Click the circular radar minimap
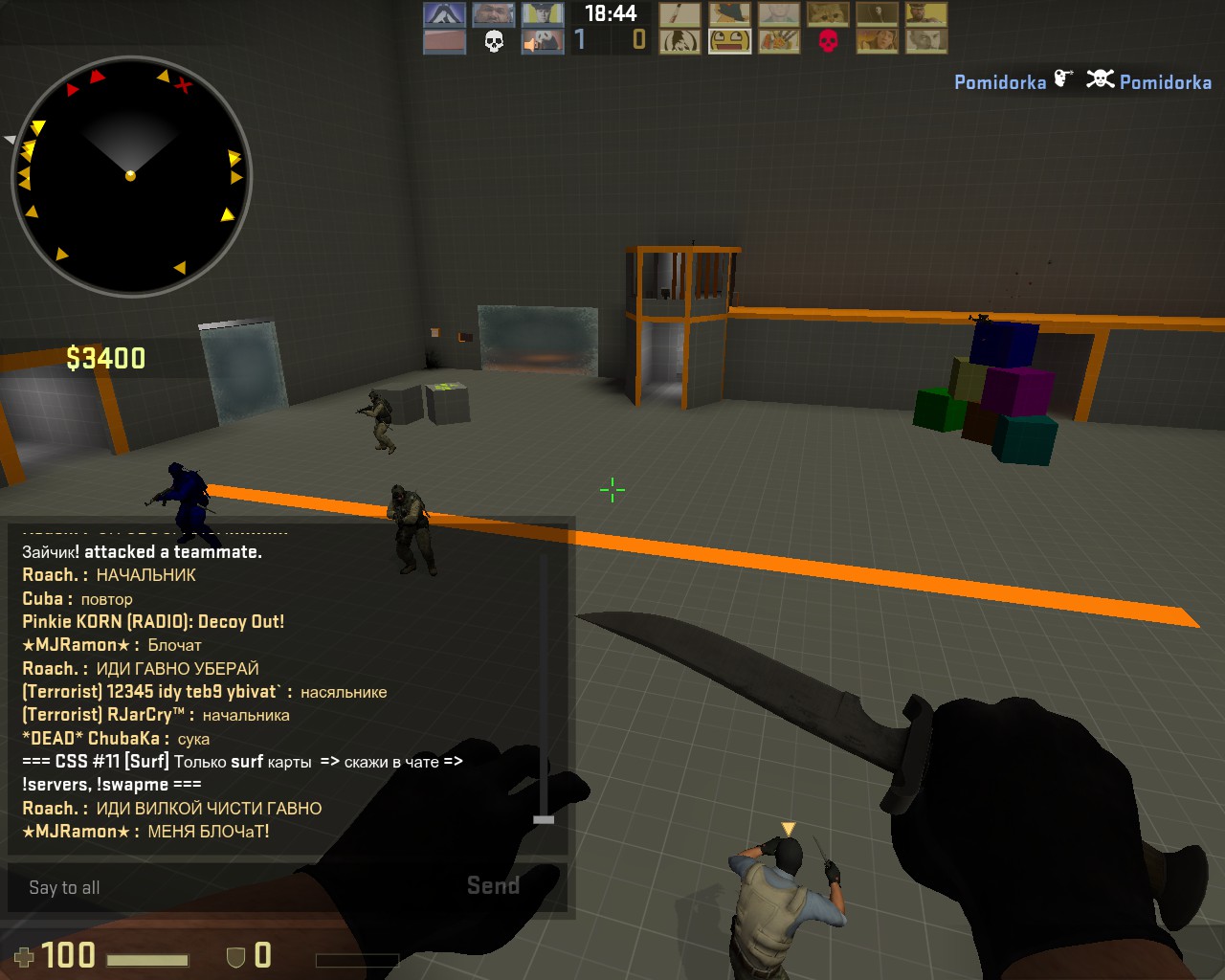 131,176
